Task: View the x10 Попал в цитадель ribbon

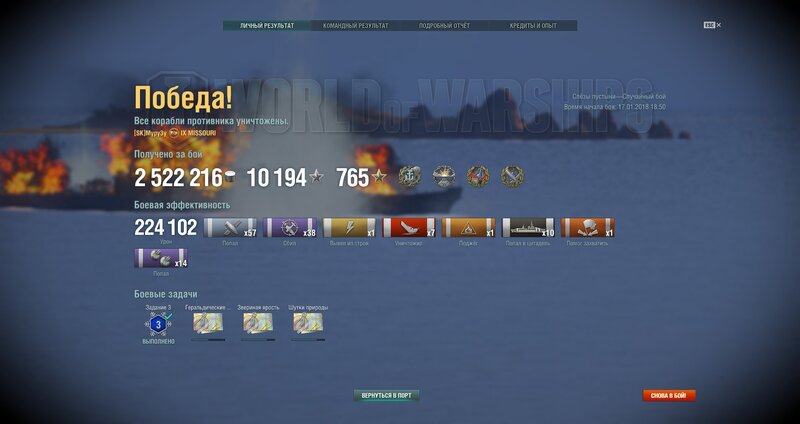Action: pos(528,228)
